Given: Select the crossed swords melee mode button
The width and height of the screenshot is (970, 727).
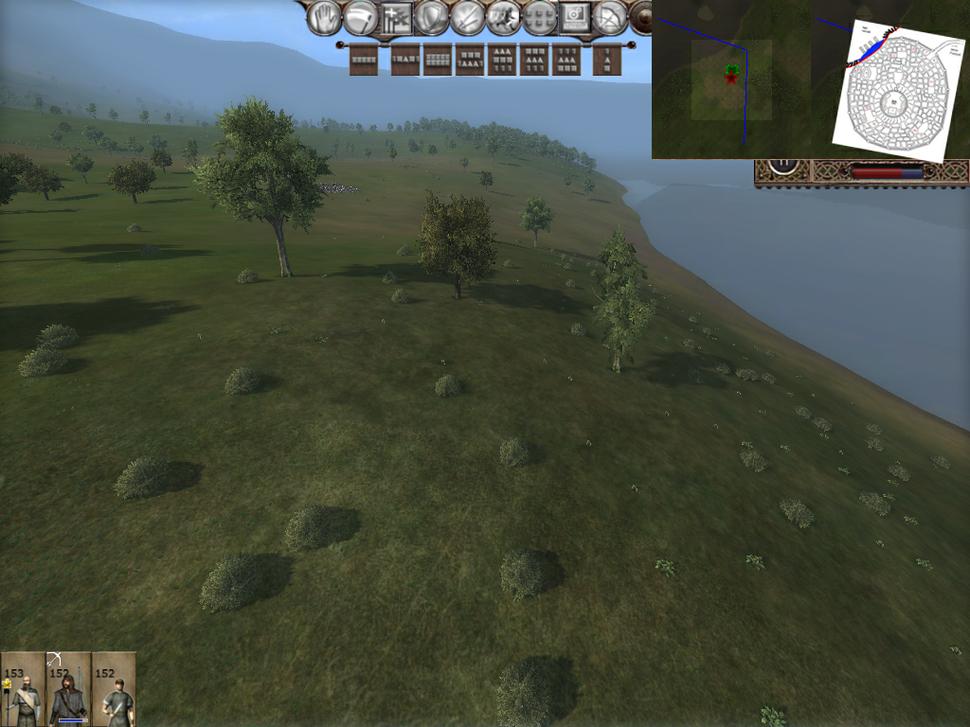Looking at the screenshot, I should coord(468,17).
